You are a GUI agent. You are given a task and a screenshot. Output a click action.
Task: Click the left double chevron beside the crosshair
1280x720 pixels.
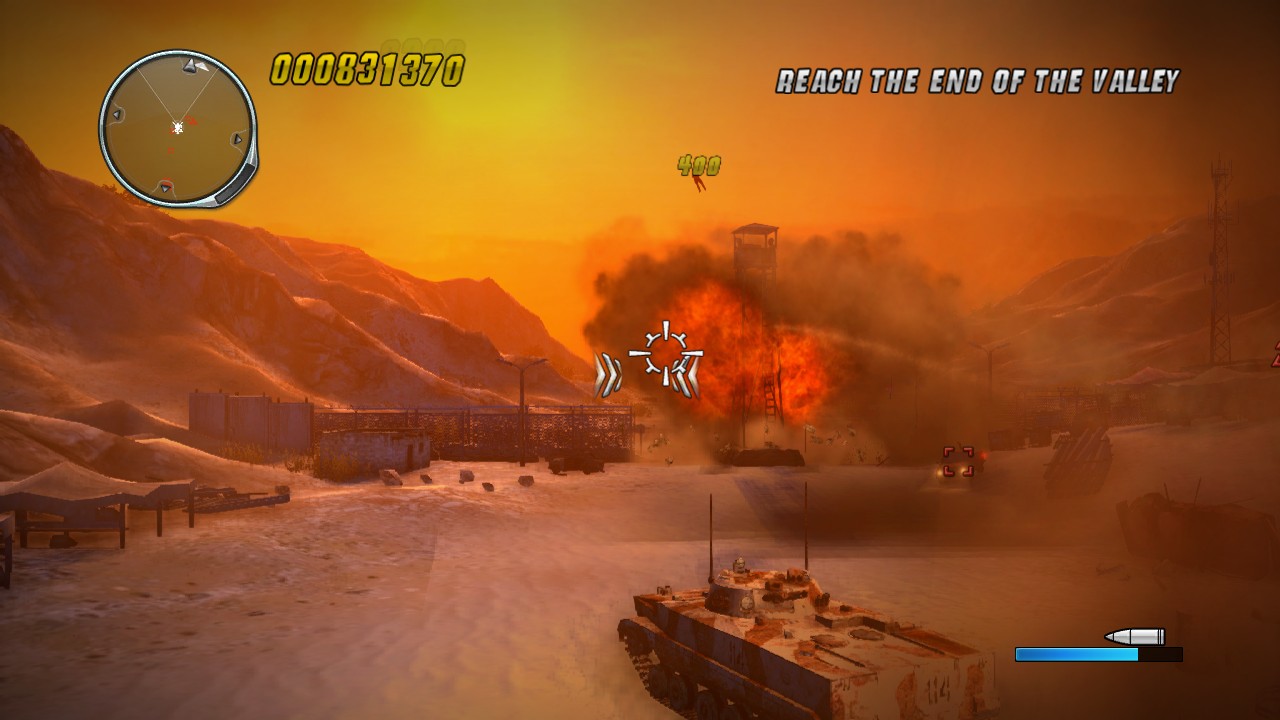[x=607, y=374]
